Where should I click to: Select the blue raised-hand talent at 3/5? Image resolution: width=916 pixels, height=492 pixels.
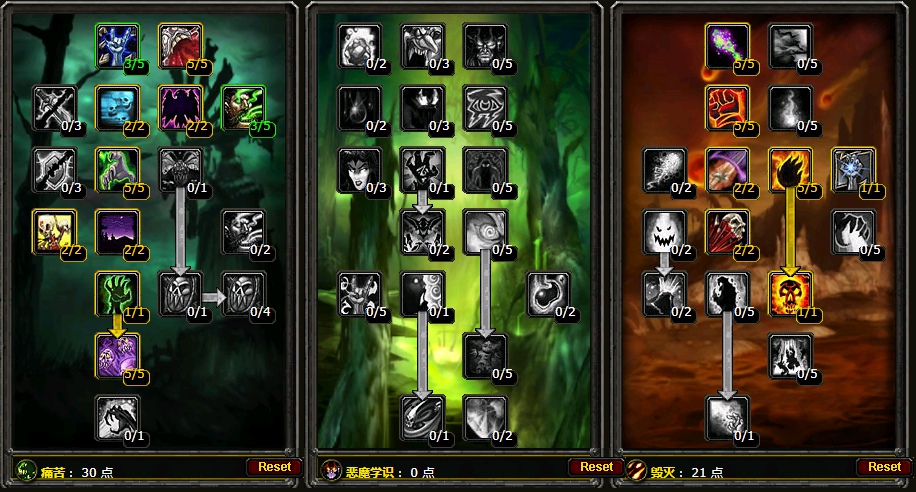click(117, 46)
